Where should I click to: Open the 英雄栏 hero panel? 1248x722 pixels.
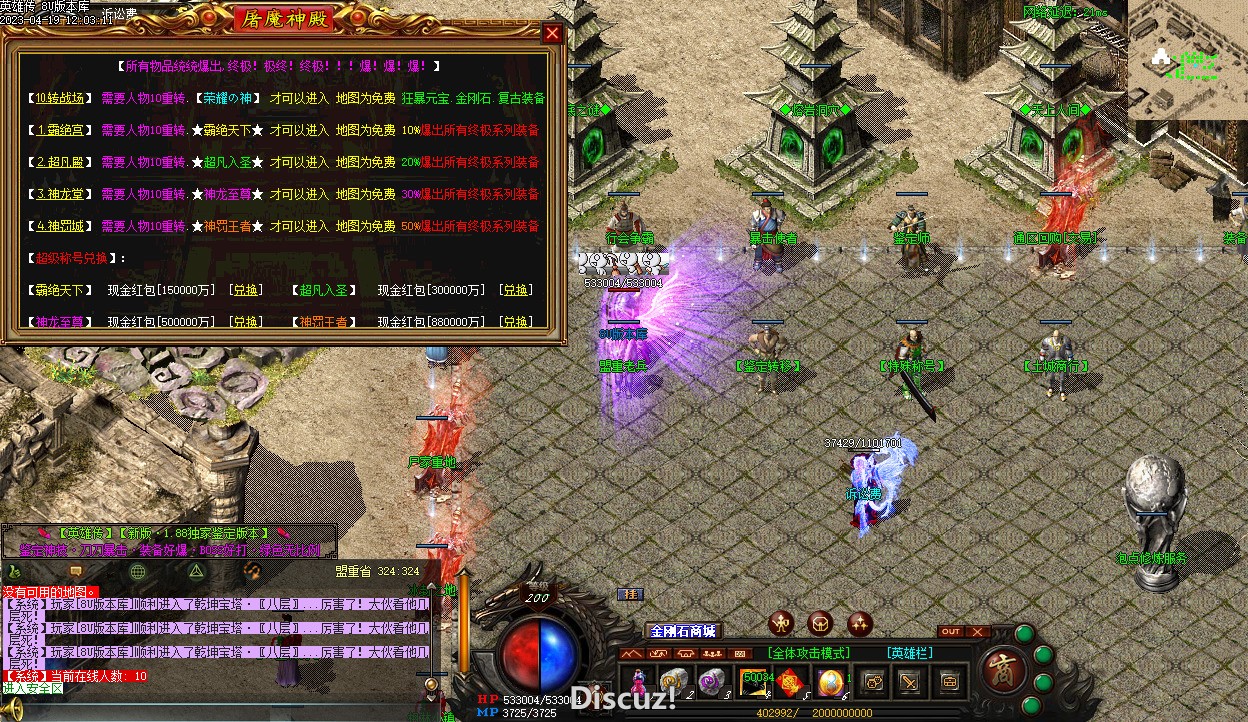910,653
